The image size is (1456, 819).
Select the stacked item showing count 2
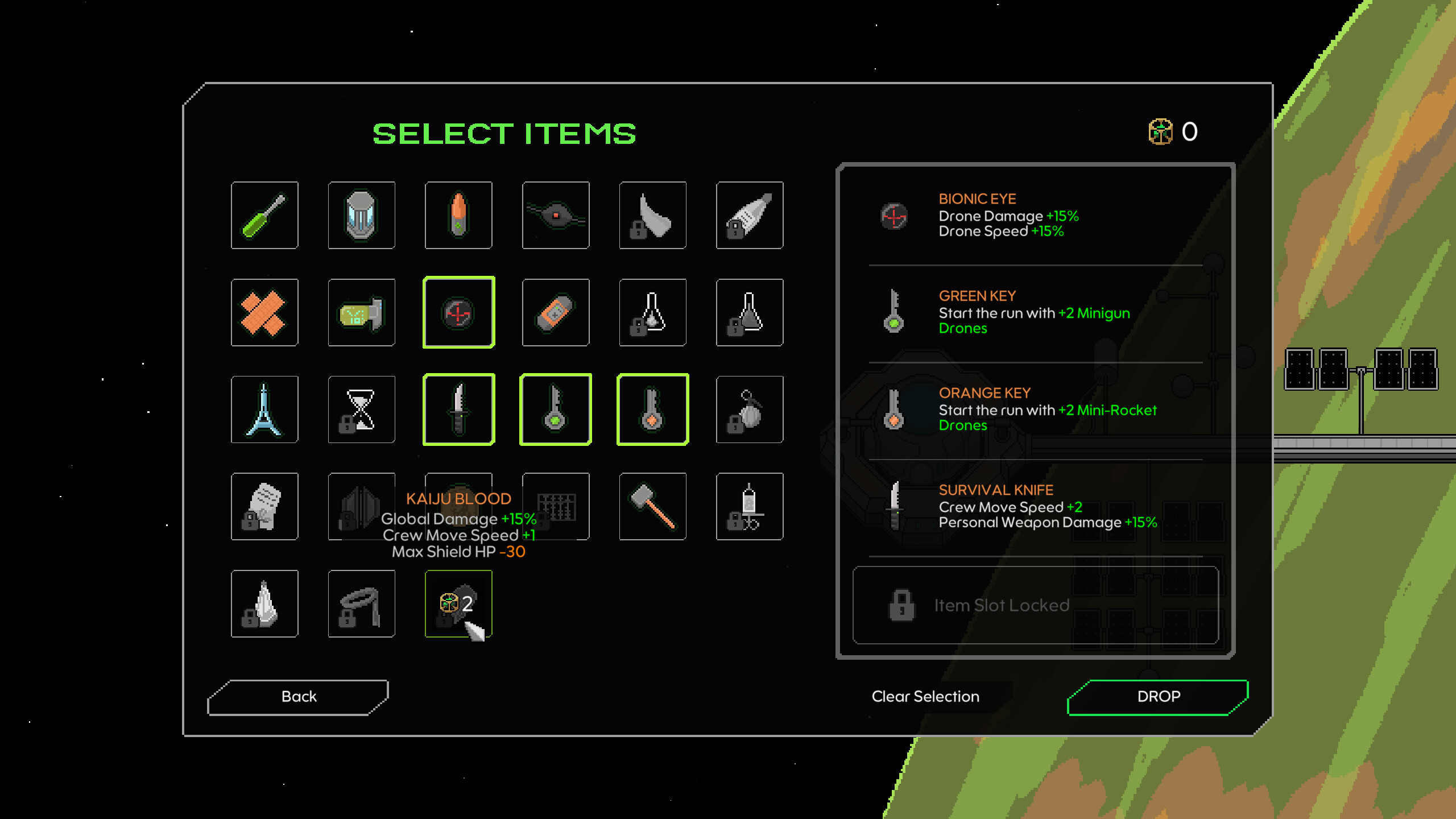(458, 603)
